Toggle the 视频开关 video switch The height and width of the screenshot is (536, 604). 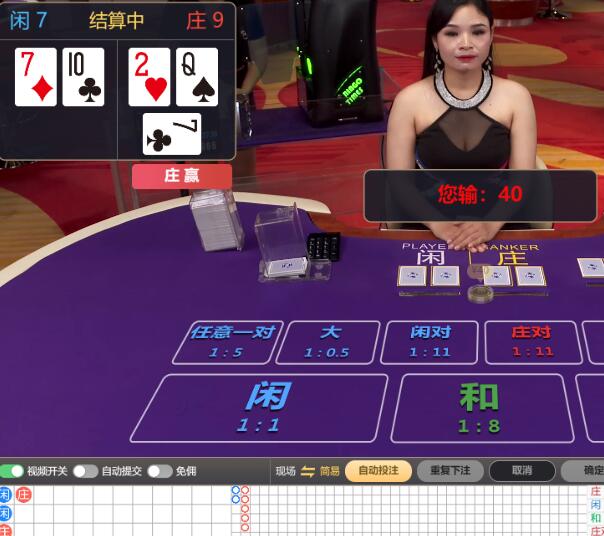pyautogui.click(x=12, y=471)
